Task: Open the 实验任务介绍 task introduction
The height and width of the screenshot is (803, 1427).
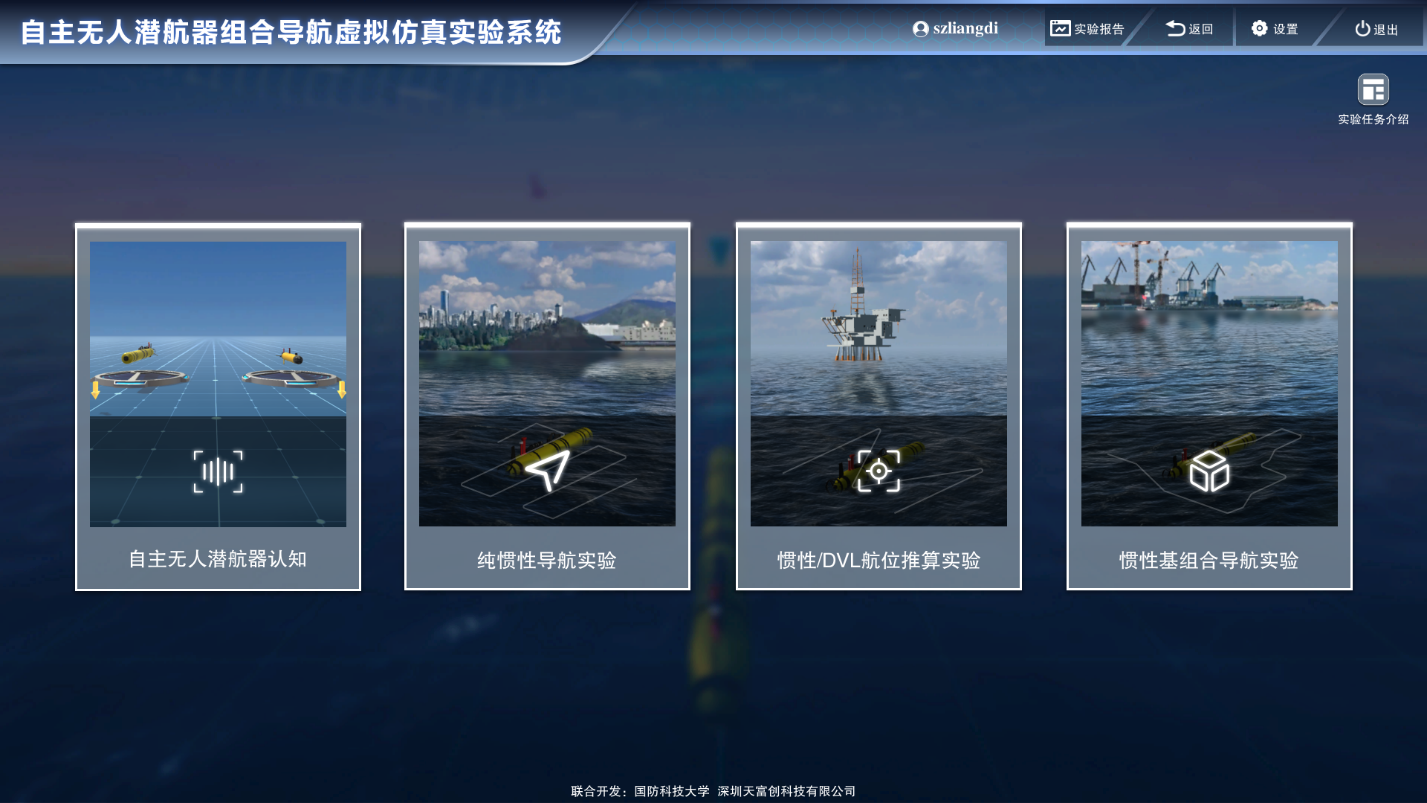Action: coord(1373,99)
